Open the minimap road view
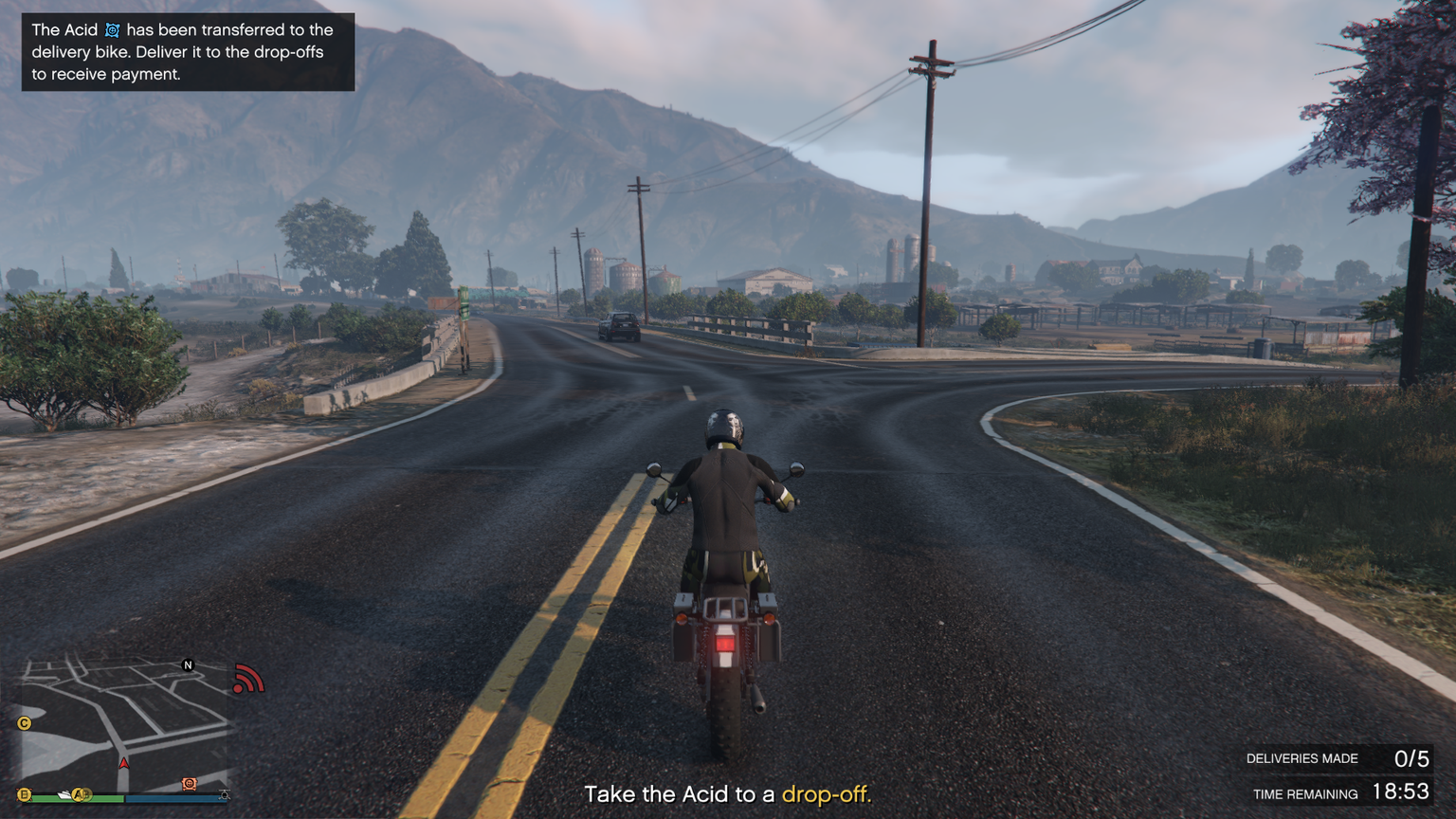This screenshot has width=1456, height=819. click(123, 720)
